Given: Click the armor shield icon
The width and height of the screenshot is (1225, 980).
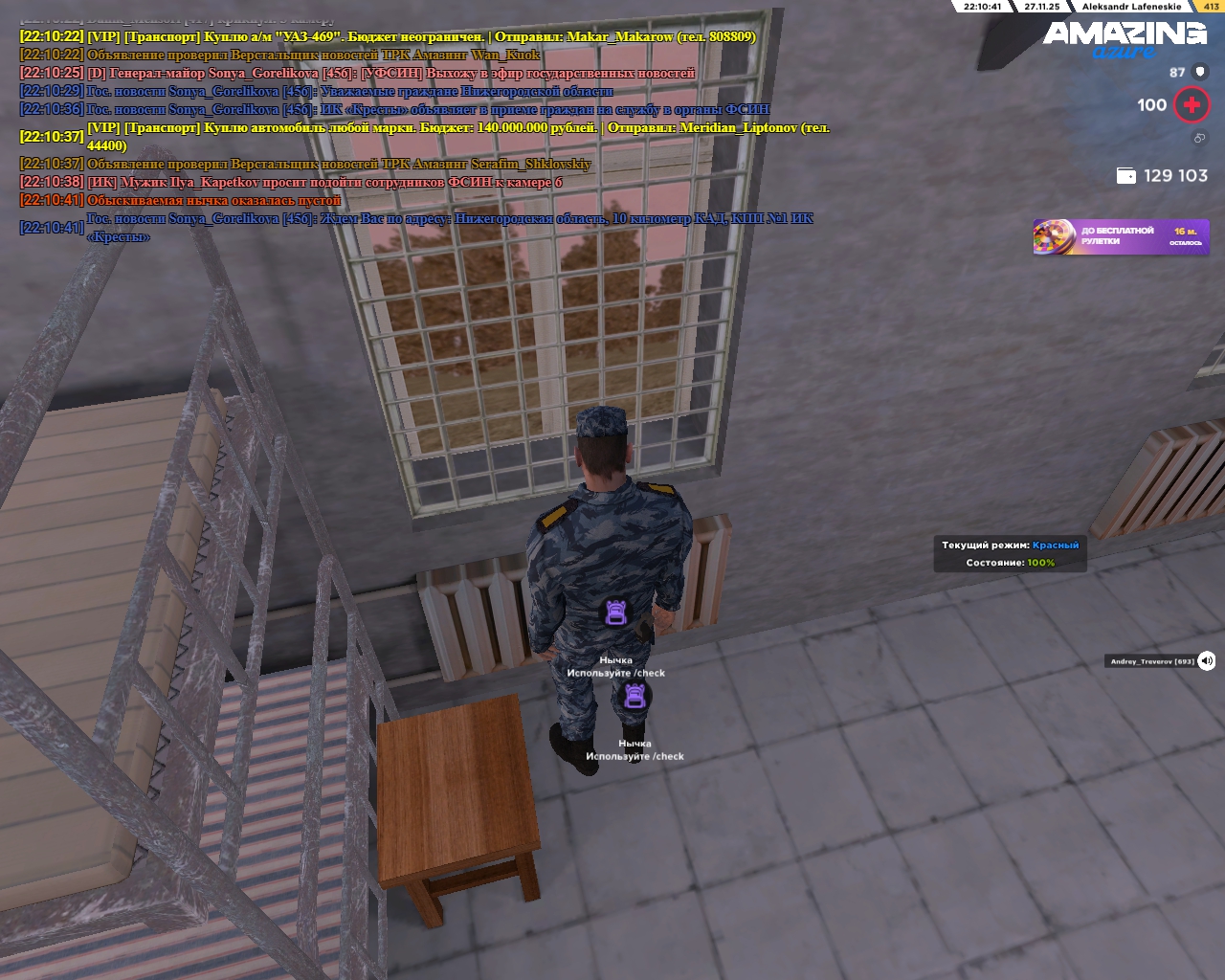Looking at the screenshot, I should coord(1201,72).
